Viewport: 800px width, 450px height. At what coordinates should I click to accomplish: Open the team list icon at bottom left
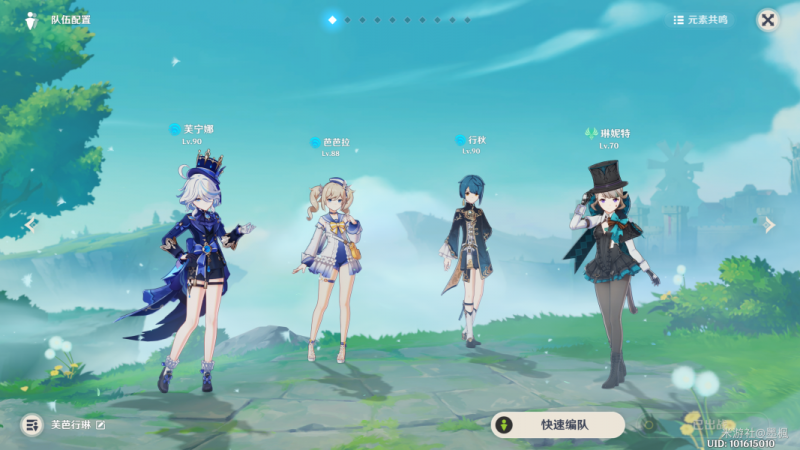coord(32,425)
